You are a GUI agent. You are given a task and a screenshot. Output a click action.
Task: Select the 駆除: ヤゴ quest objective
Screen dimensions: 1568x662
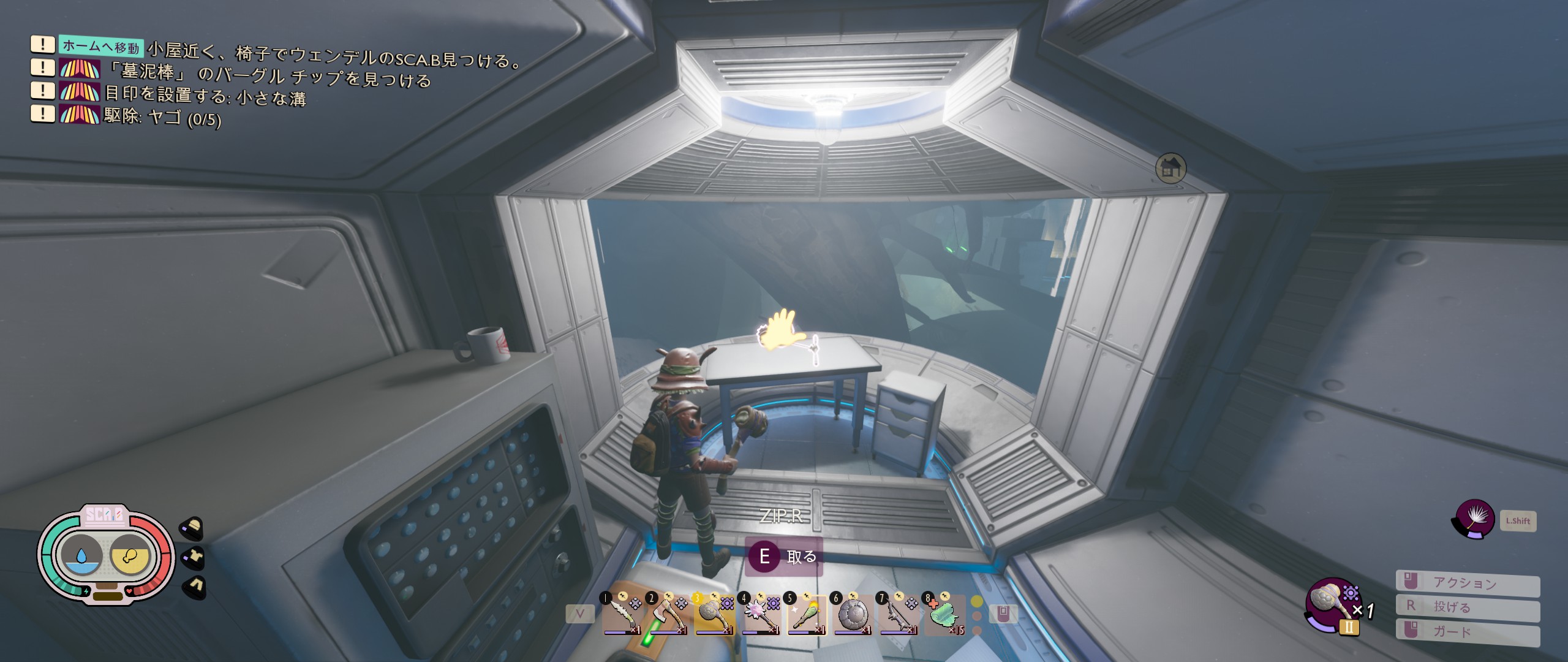pyautogui.click(x=162, y=116)
